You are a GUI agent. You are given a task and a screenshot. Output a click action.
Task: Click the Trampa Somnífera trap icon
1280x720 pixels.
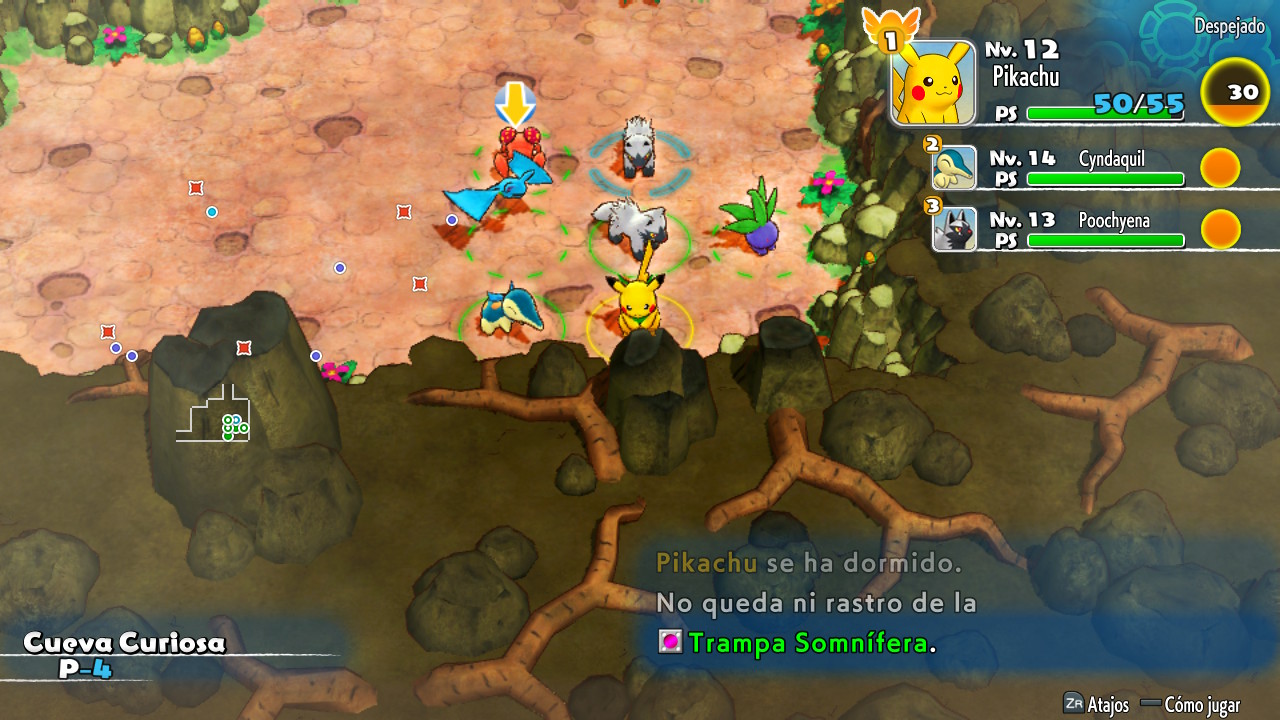coord(669,642)
